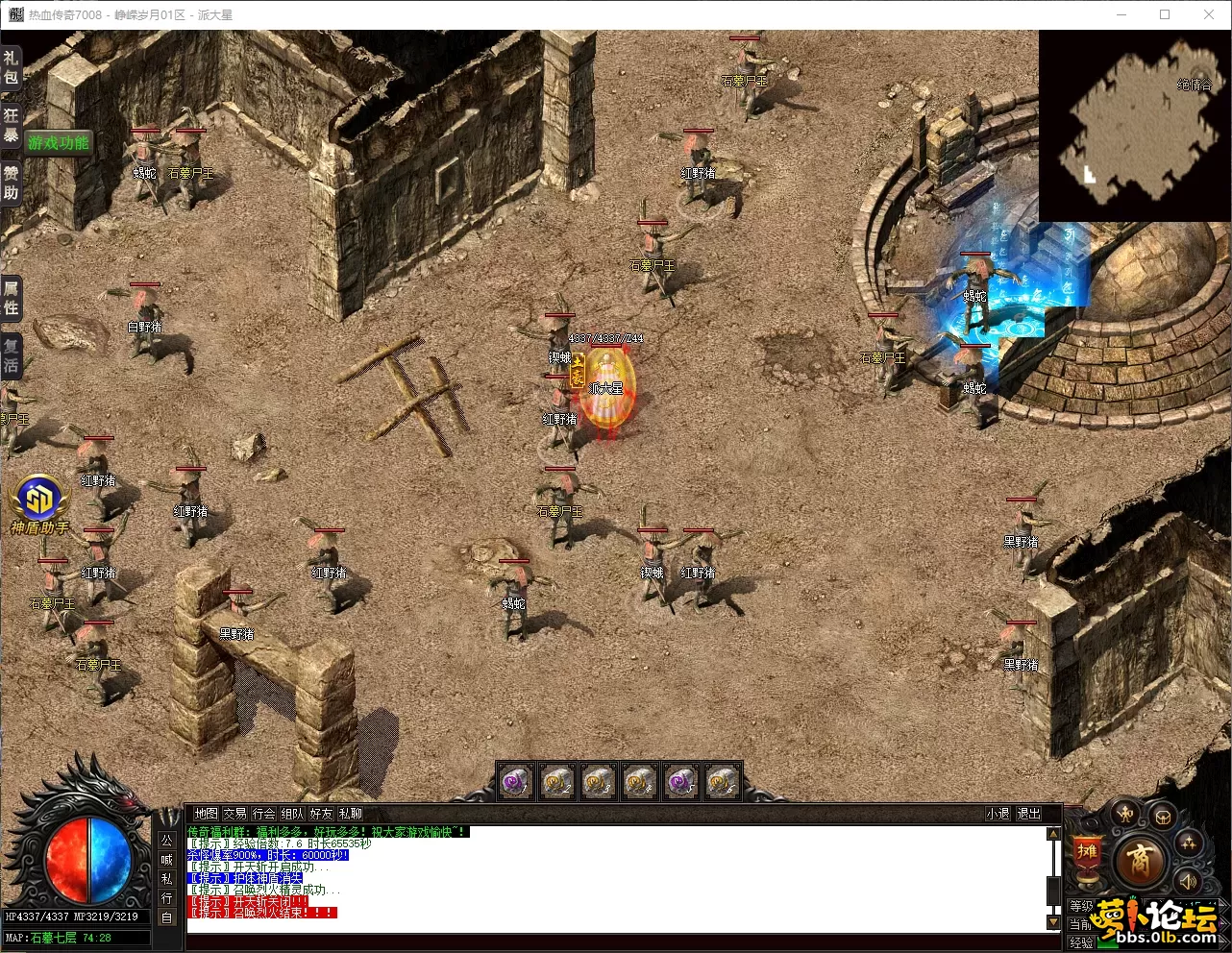Click the 退出 exit button

tap(1028, 814)
